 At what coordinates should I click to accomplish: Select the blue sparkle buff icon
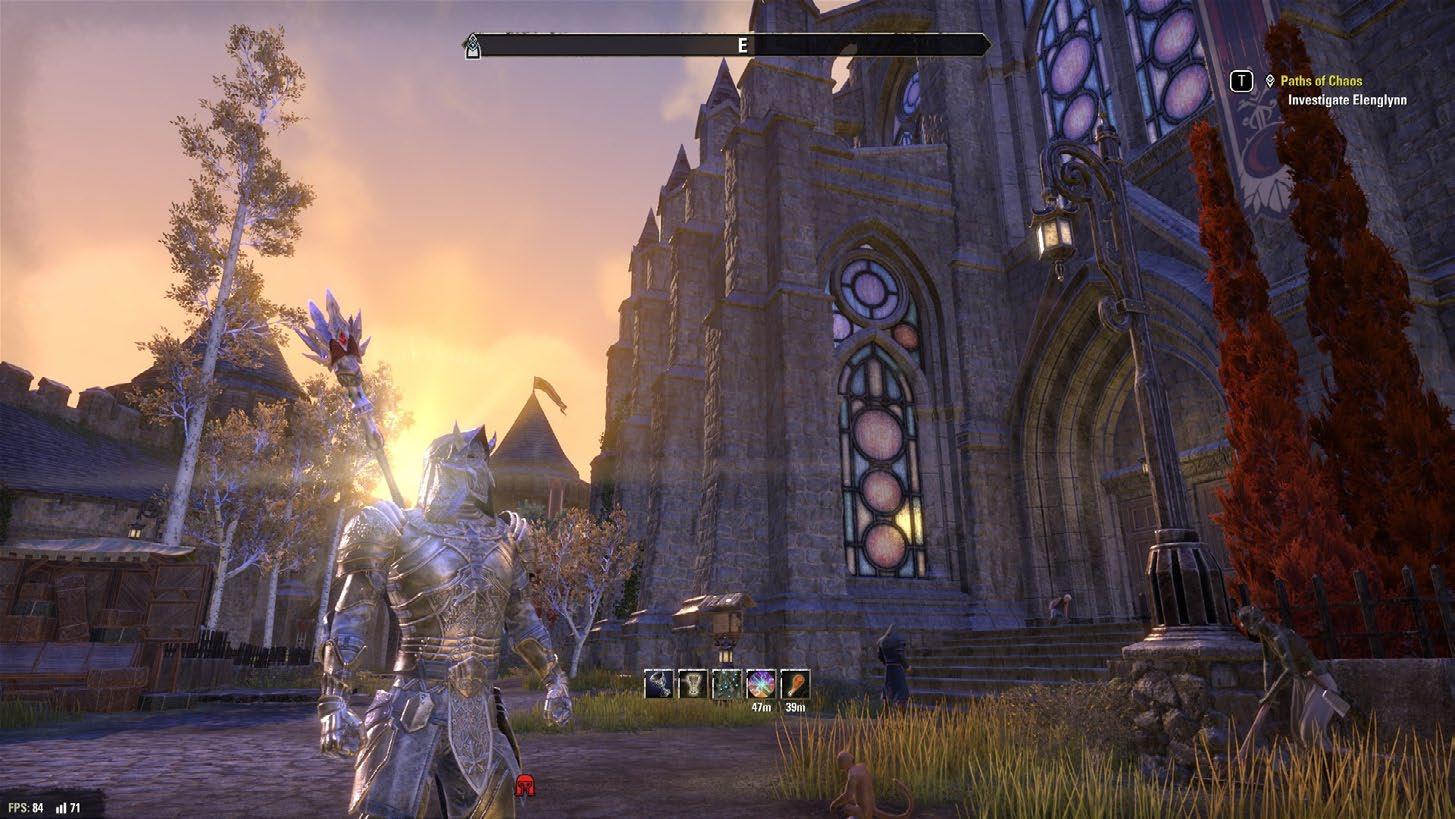[x=727, y=684]
